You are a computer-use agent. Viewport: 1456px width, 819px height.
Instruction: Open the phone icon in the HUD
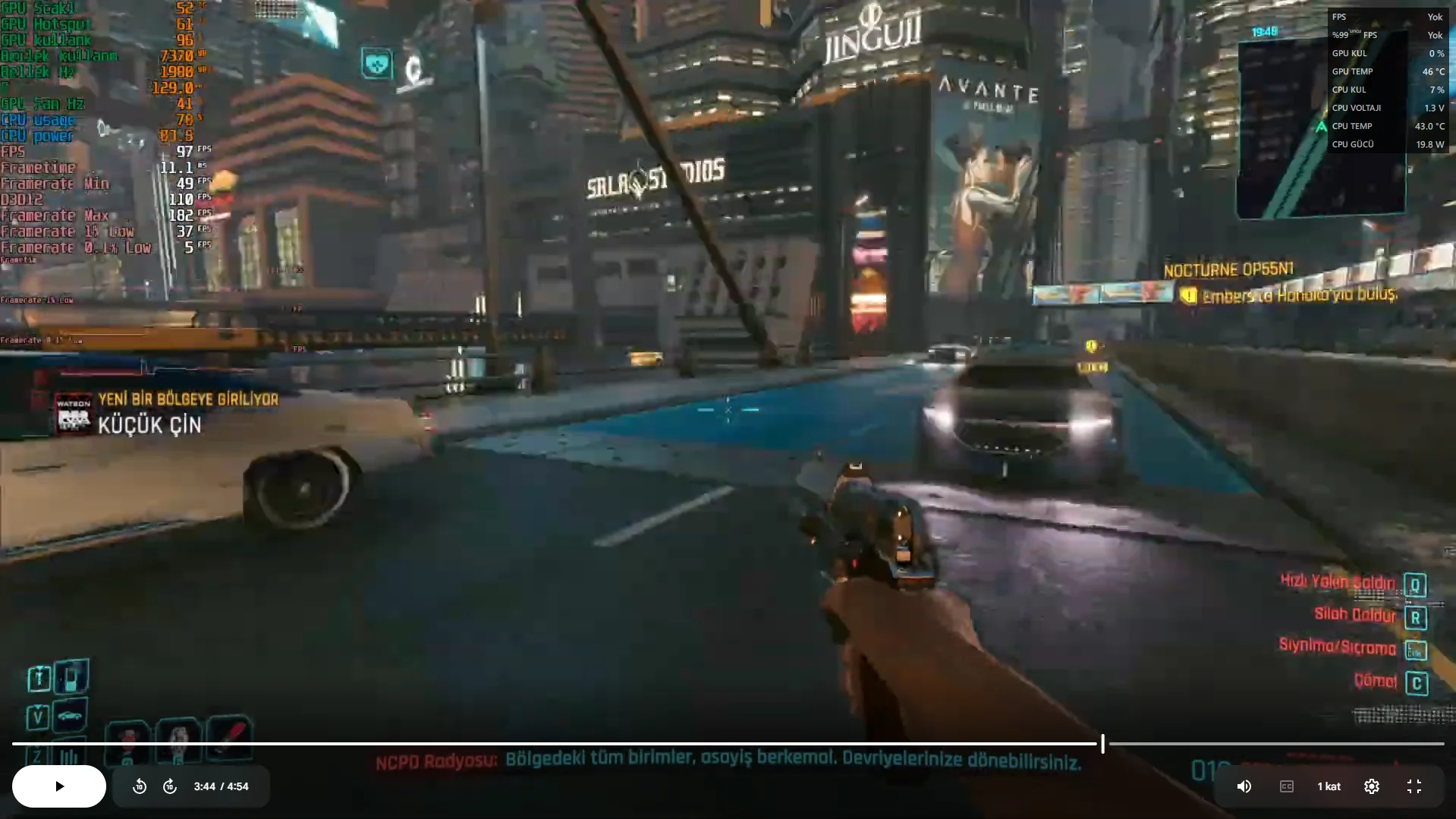71,676
